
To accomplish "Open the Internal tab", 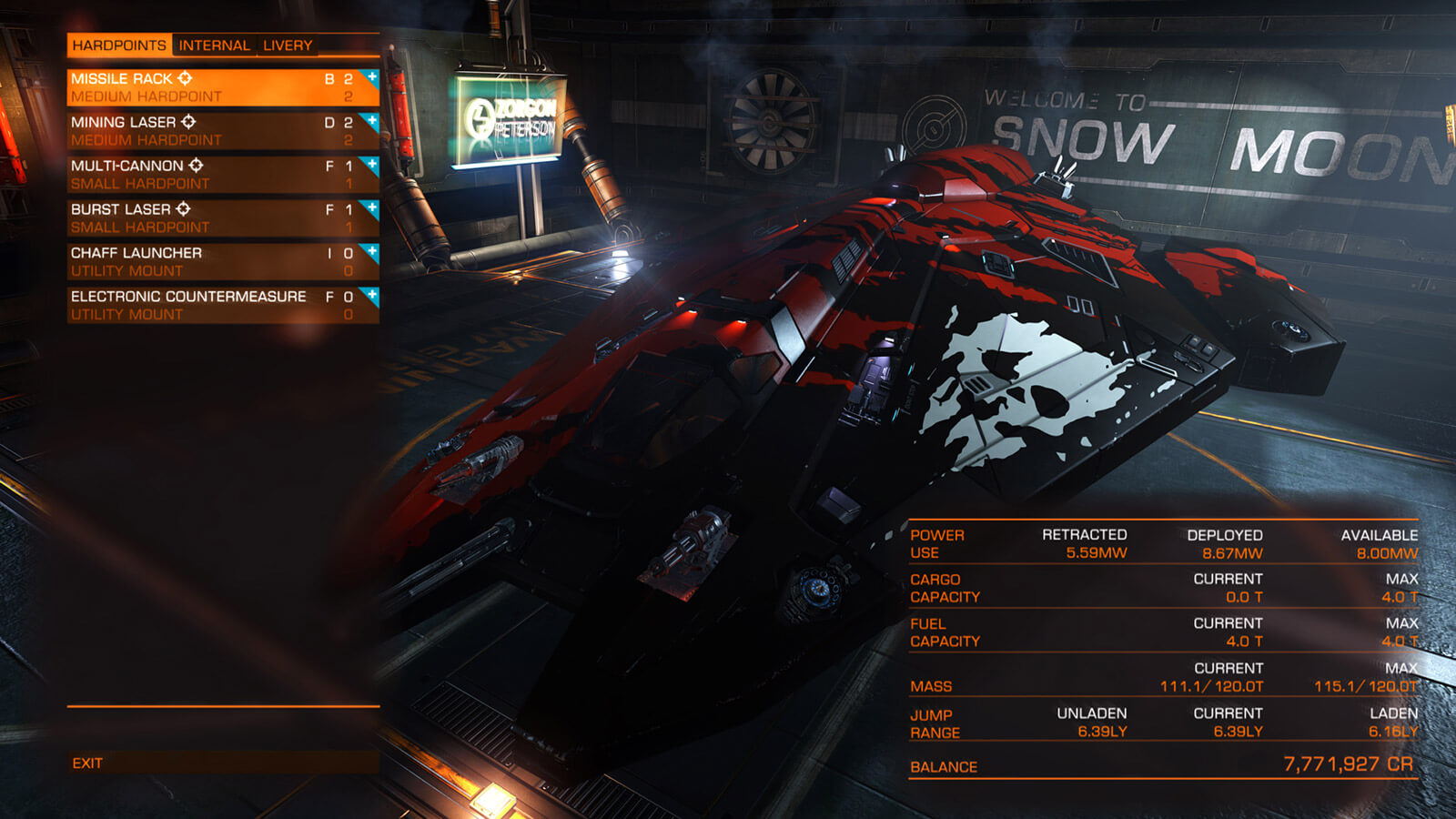I will [214, 45].
